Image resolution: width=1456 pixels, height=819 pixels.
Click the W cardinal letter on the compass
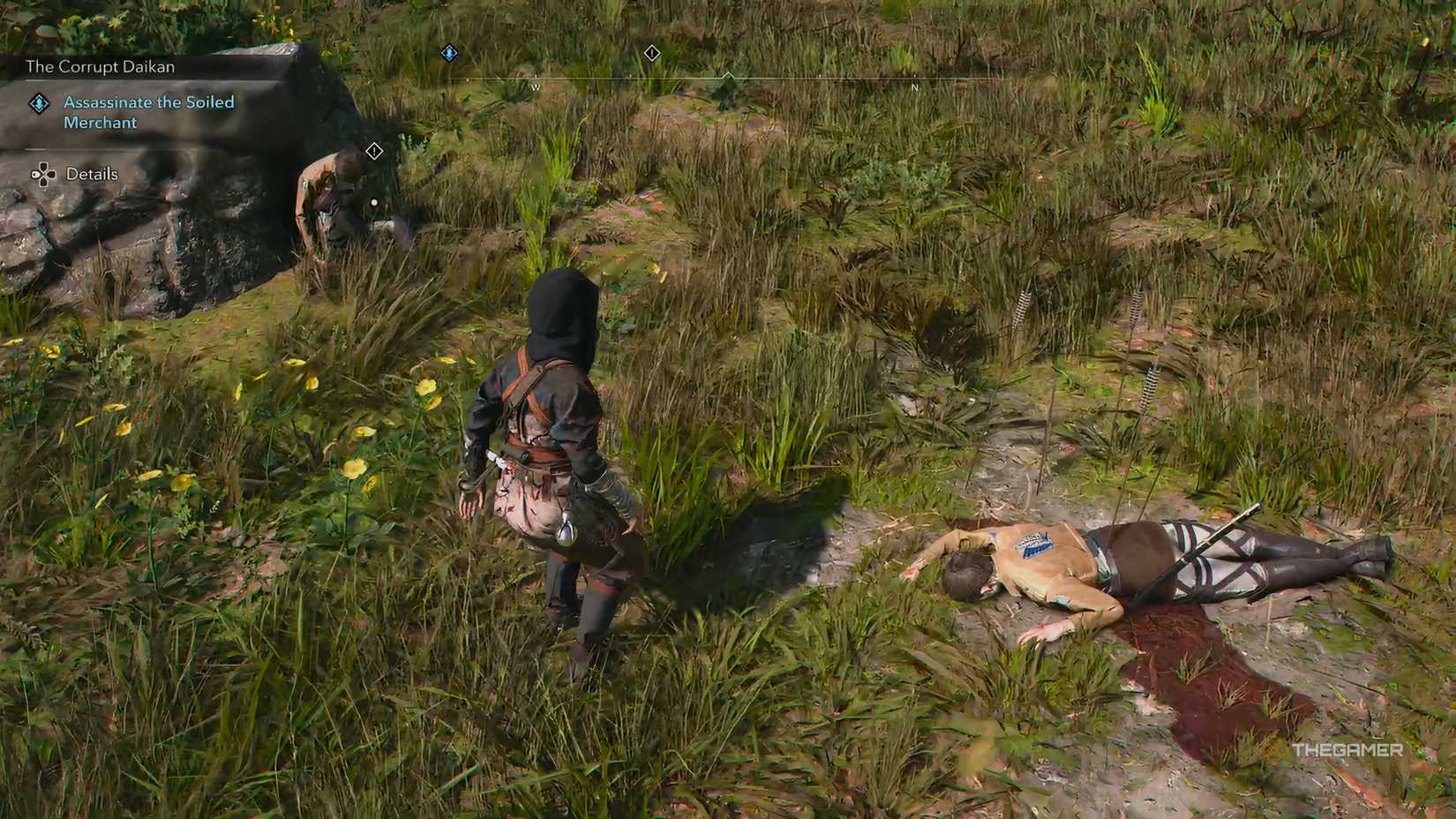tap(536, 88)
